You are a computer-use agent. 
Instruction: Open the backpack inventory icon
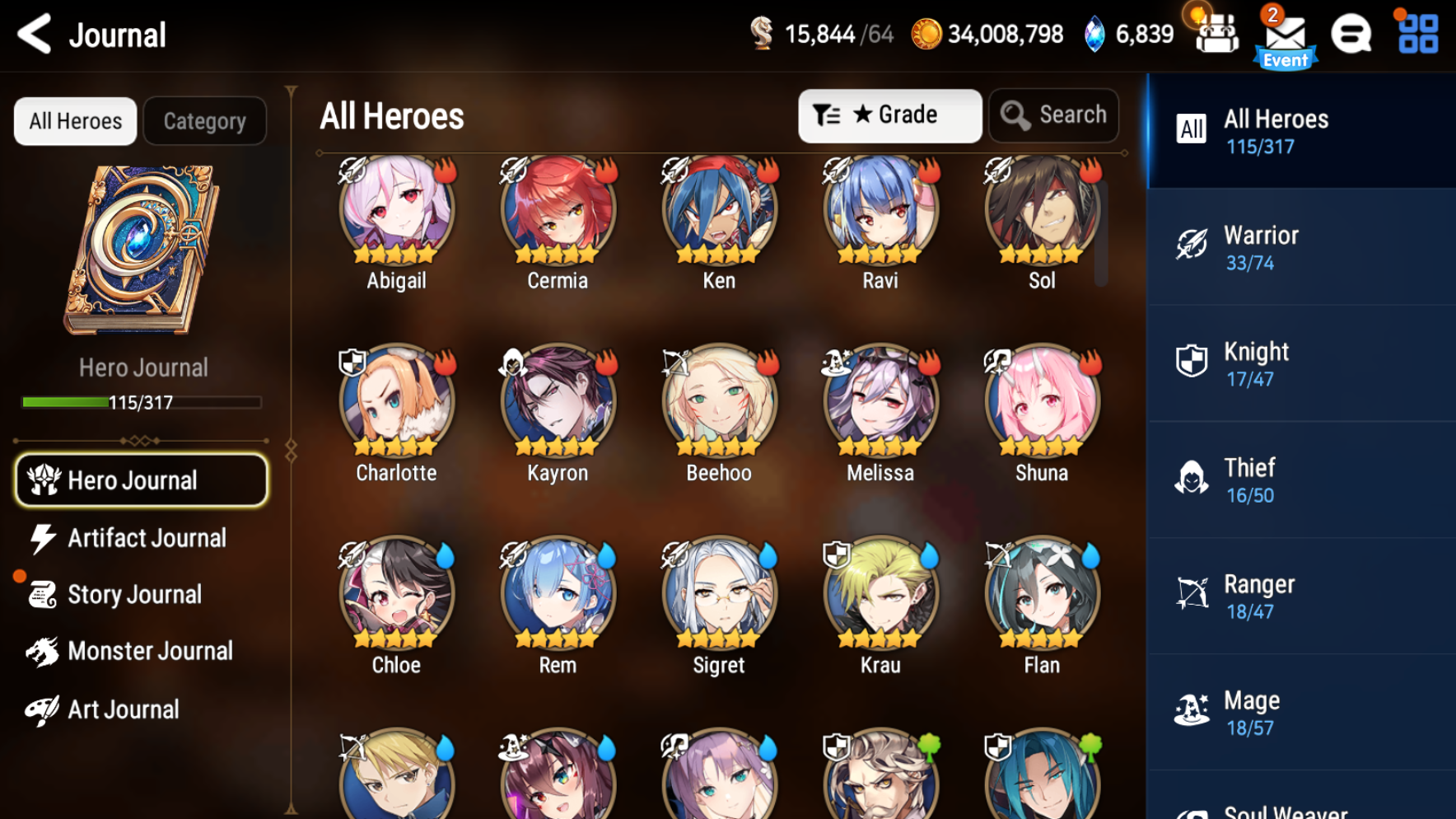coord(1216,35)
